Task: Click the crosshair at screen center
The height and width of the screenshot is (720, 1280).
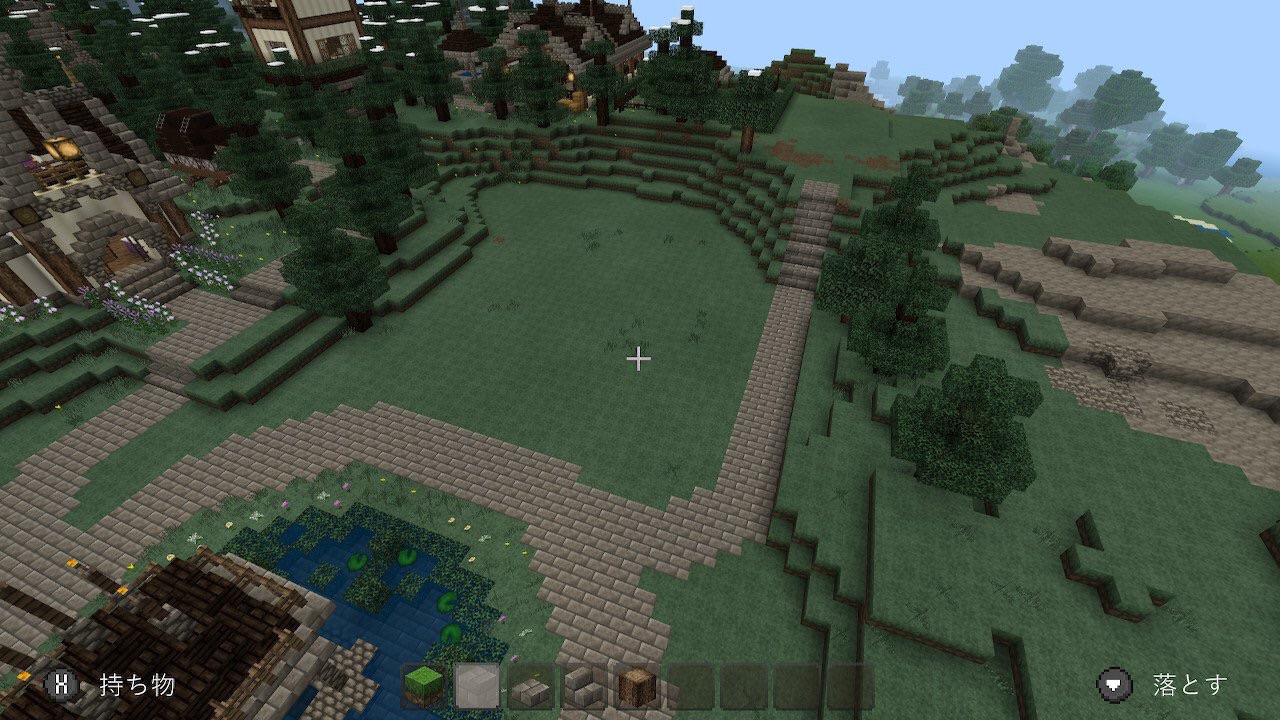Action: click(x=638, y=357)
